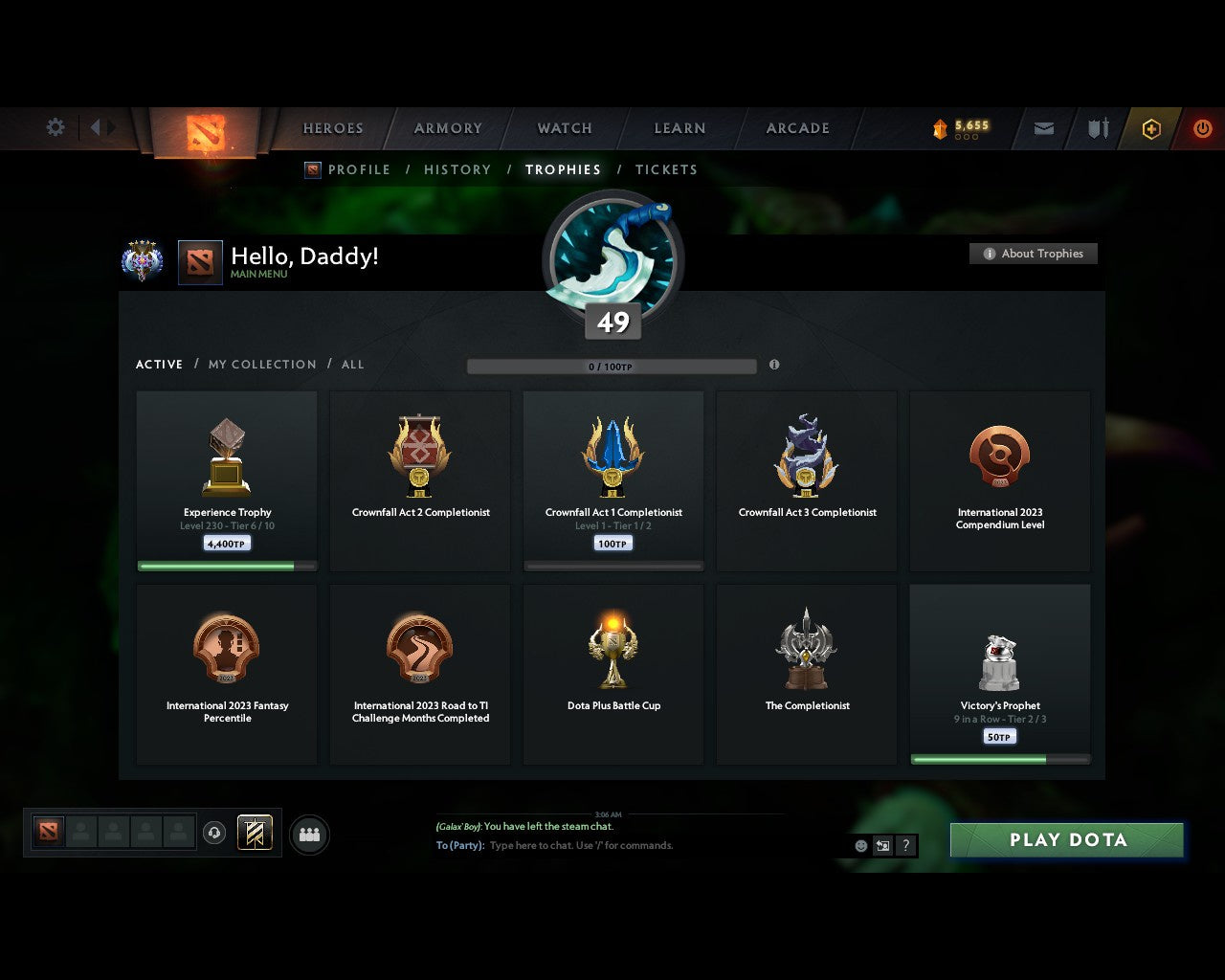1225x980 pixels.
Task: Open the mail notifications icon
Action: (x=1043, y=128)
